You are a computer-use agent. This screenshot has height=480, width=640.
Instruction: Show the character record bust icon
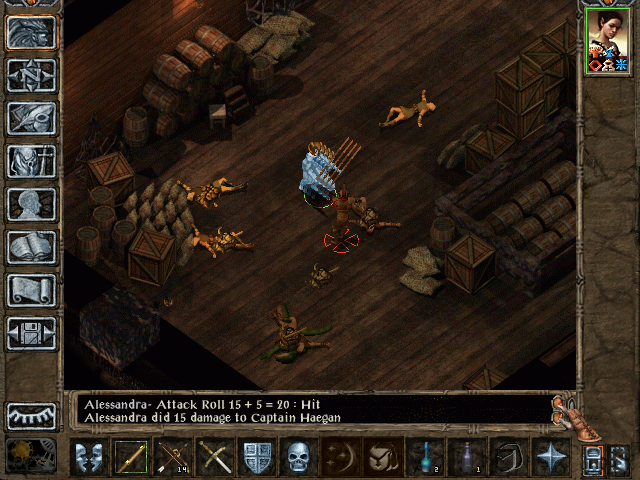click(31, 204)
